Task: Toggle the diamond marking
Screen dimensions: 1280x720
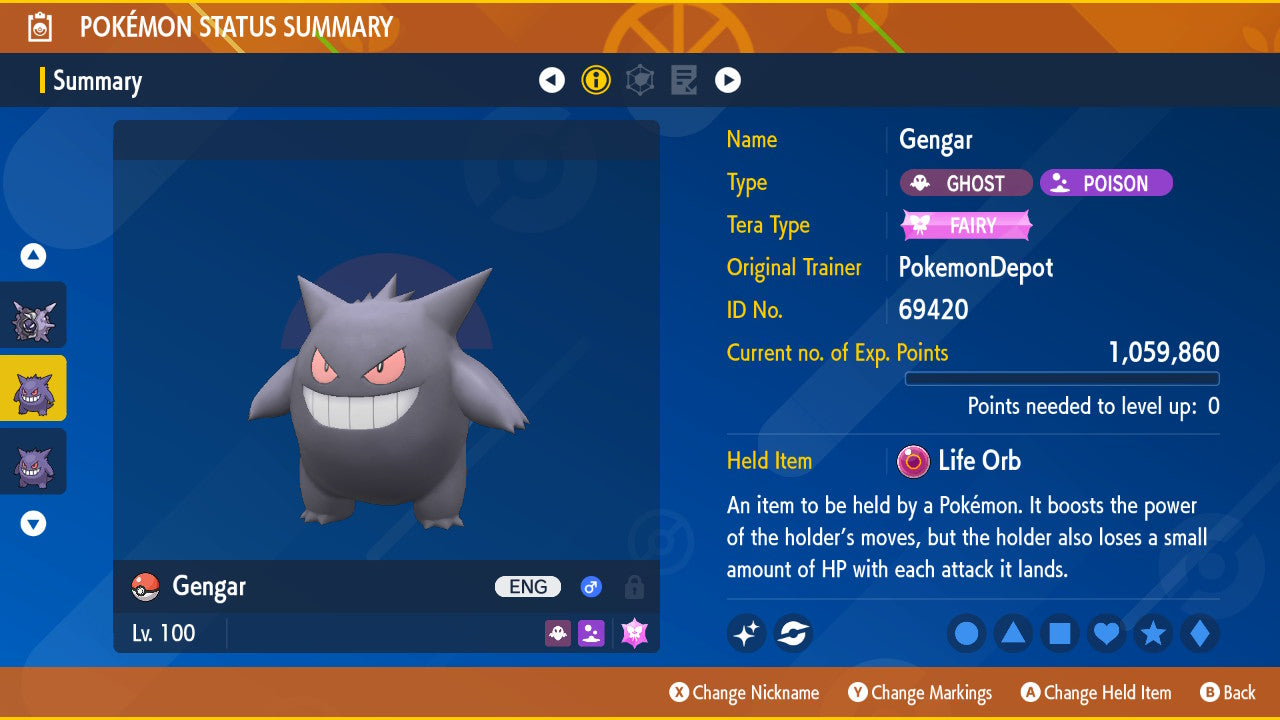Action: (x=1200, y=633)
